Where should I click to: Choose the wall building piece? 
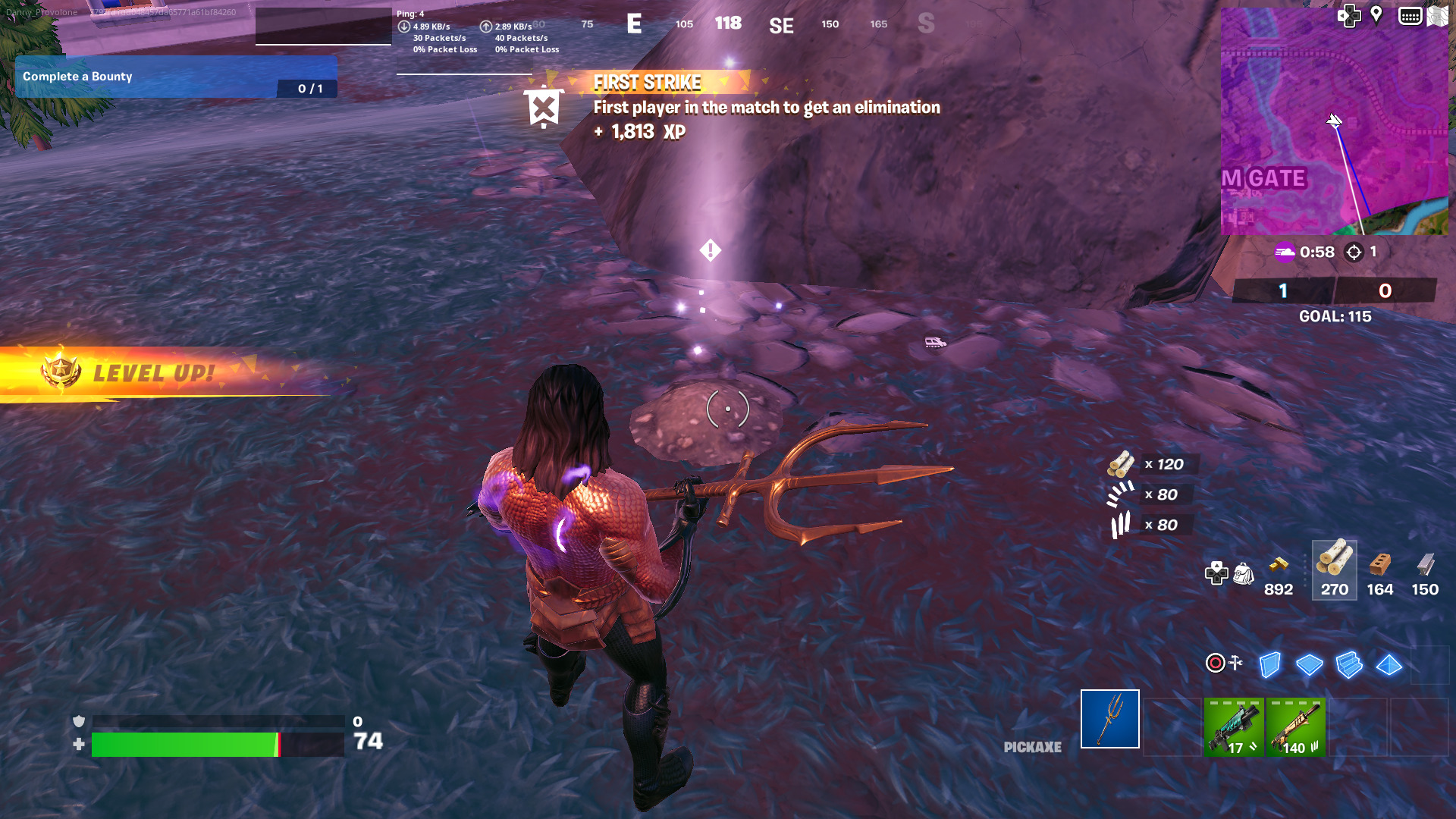[1269, 665]
